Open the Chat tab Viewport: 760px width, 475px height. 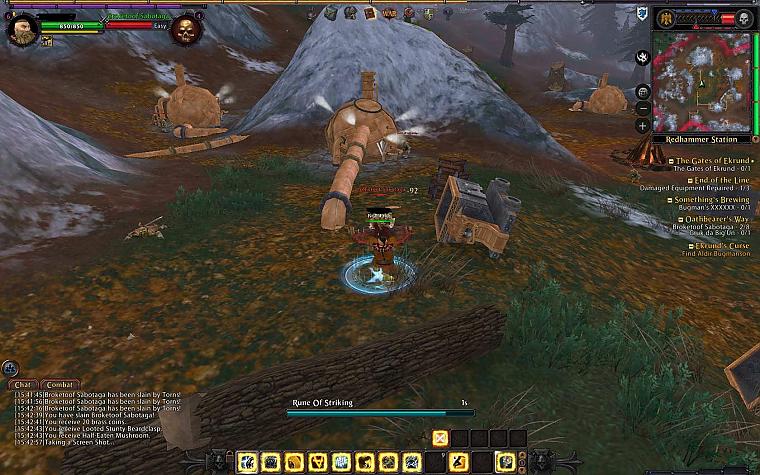point(22,384)
